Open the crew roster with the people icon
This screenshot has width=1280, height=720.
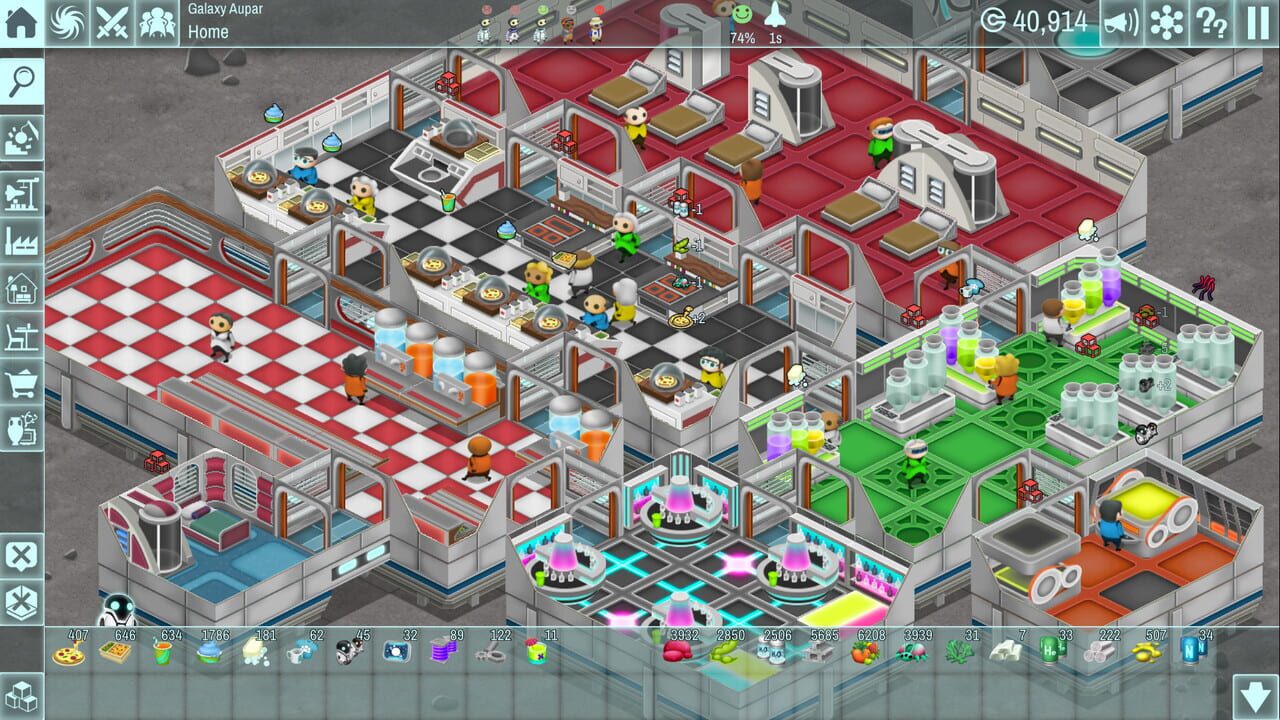pyautogui.click(x=156, y=20)
